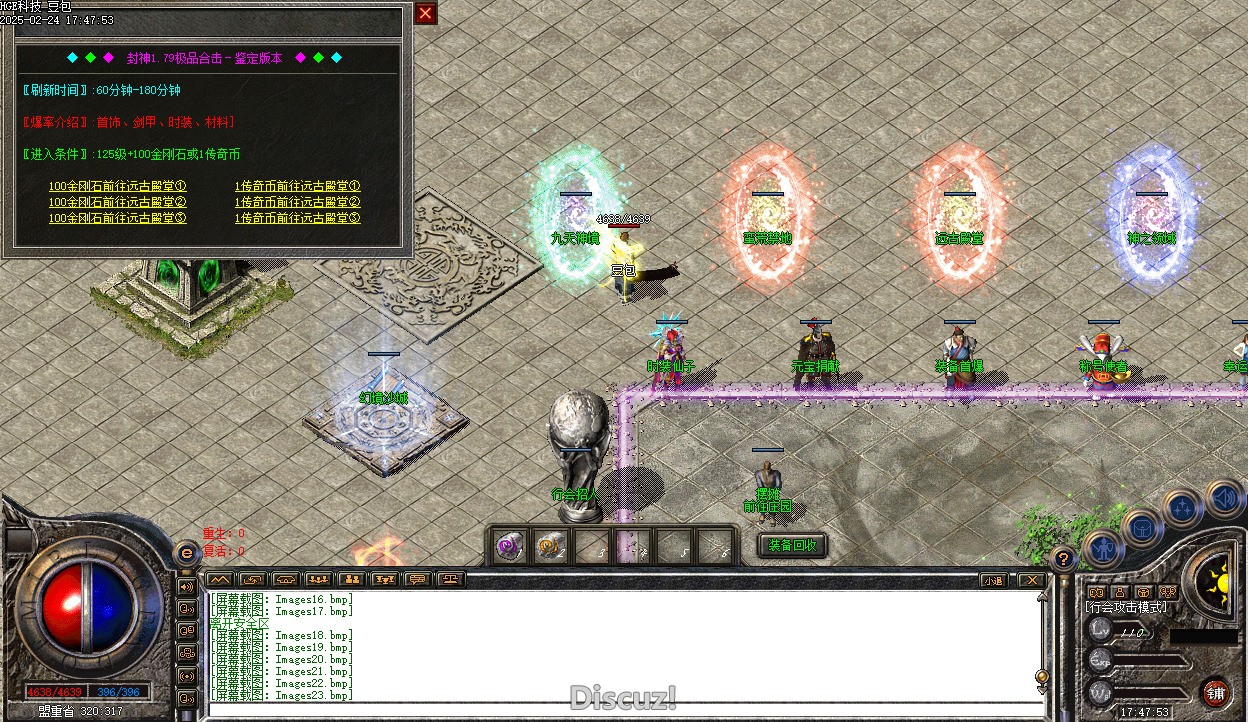
Task: Choose 100金刚石前往远古殿堂① link
Action: (118, 186)
